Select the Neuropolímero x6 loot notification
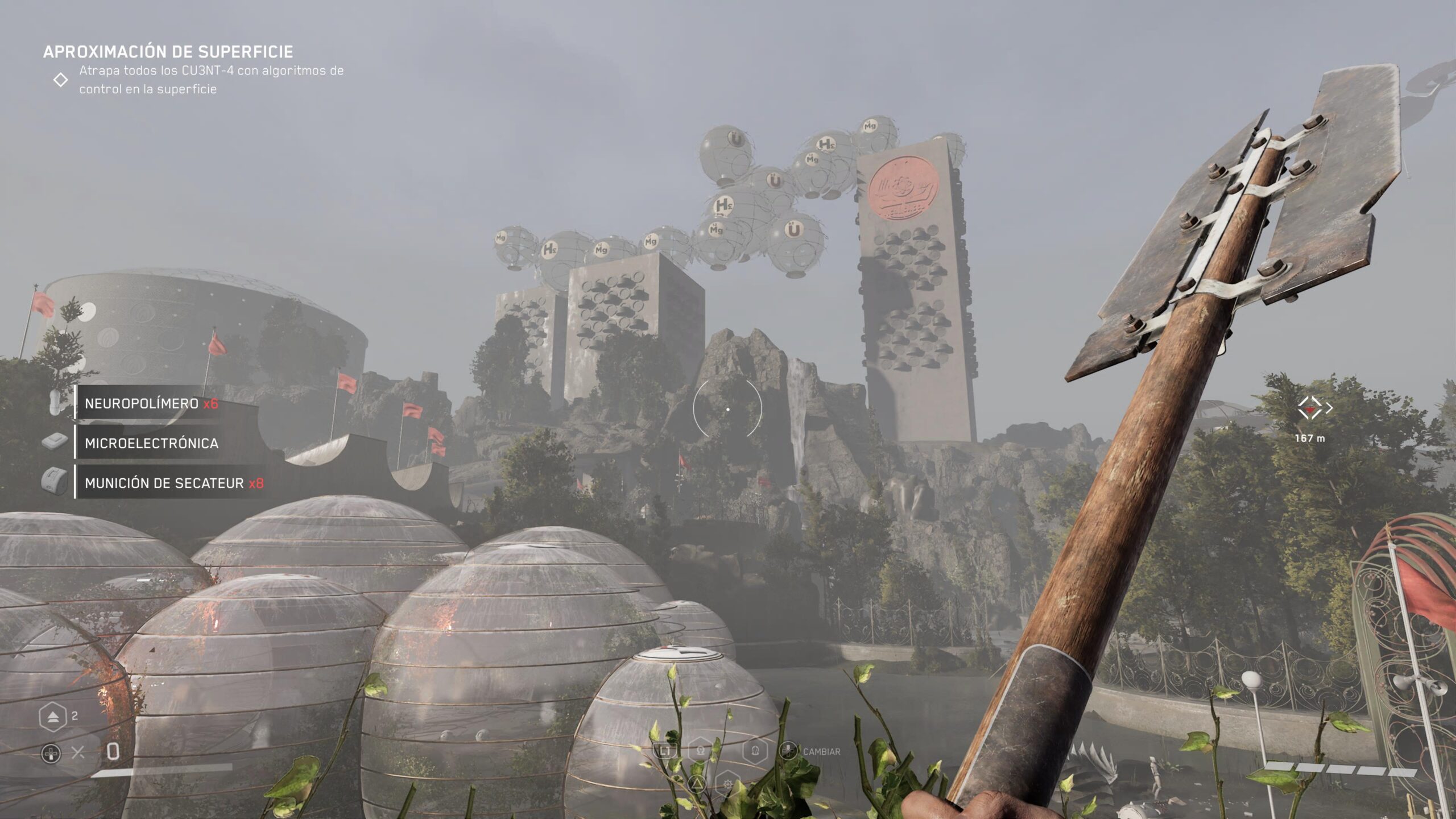1456x819 pixels. (151, 403)
